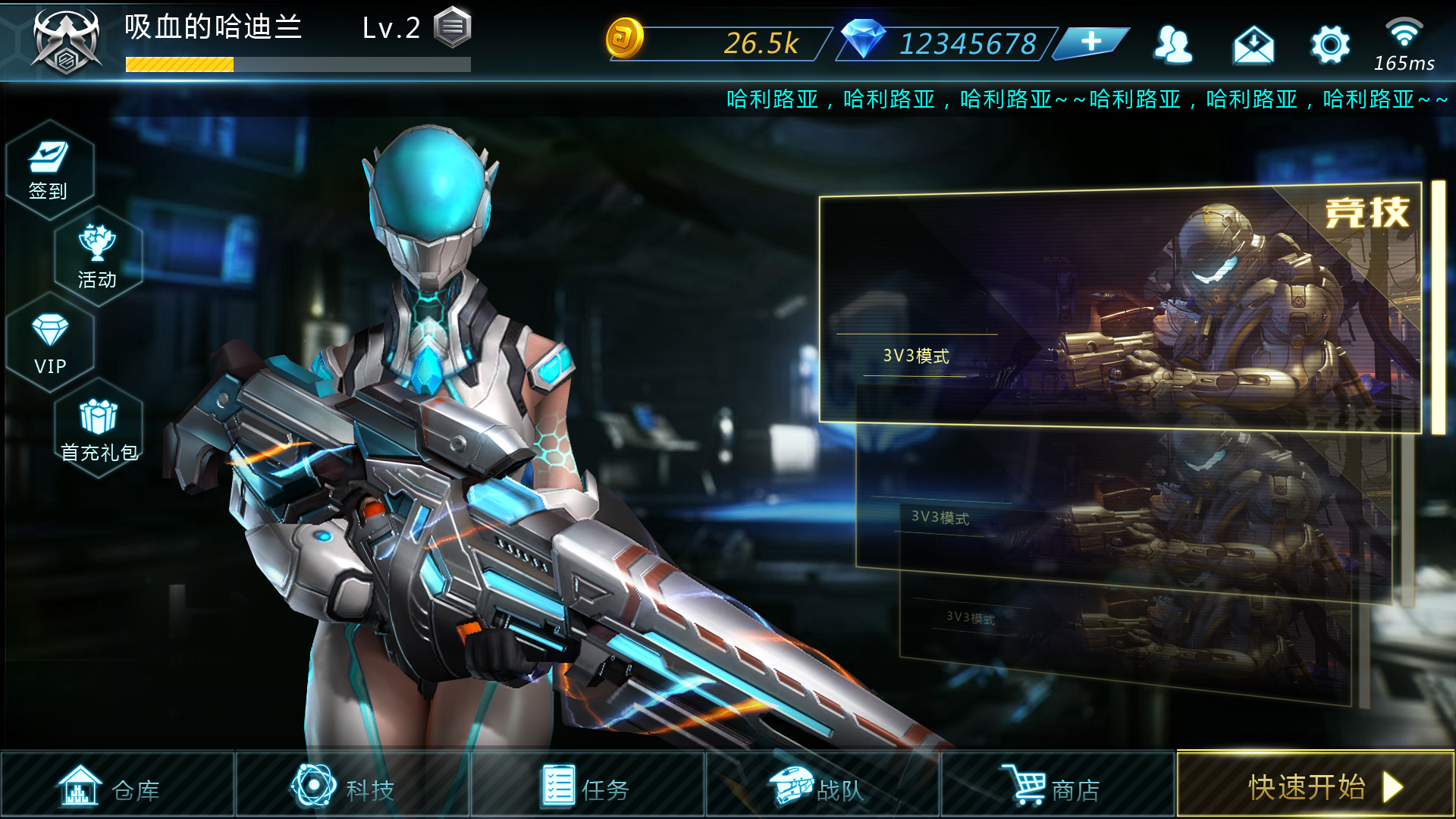Open the VIP diamond menu
Viewport: 1456px width, 819px height.
[50, 344]
